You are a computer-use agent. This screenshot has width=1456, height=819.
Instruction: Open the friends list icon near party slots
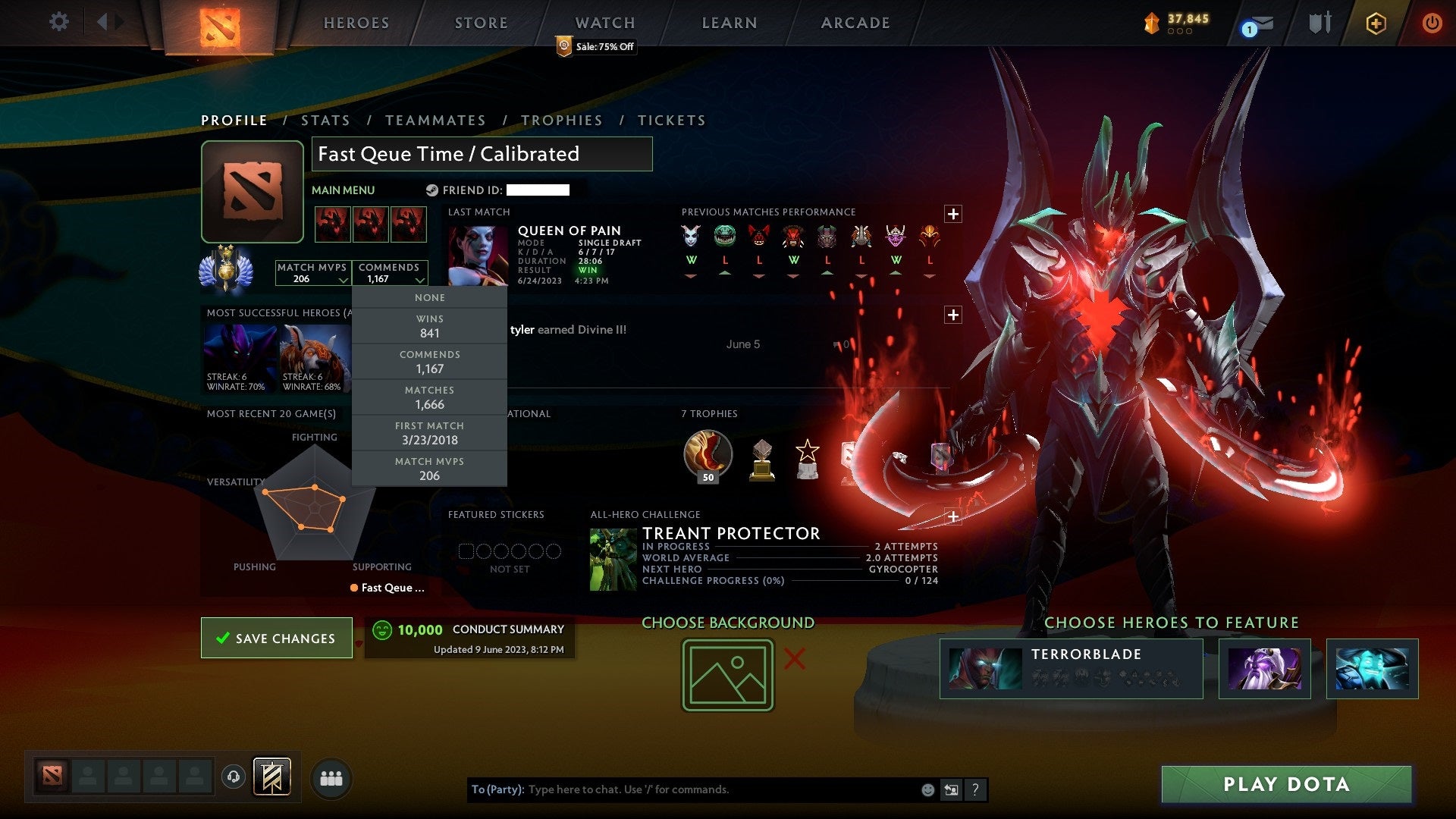pos(330,777)
